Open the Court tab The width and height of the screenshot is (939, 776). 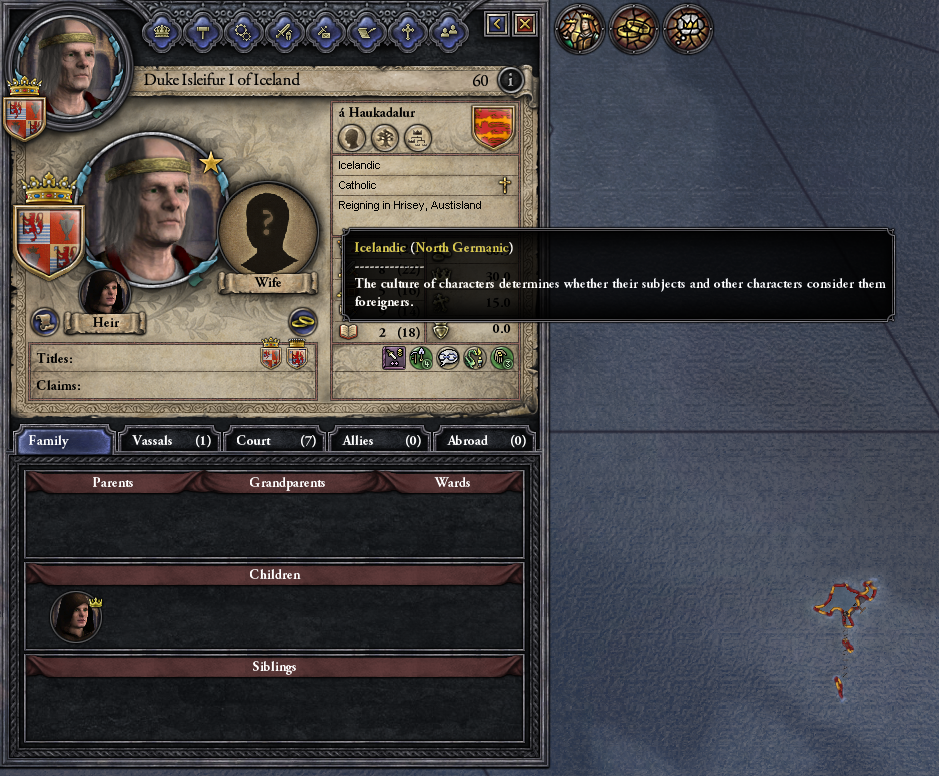276,440
